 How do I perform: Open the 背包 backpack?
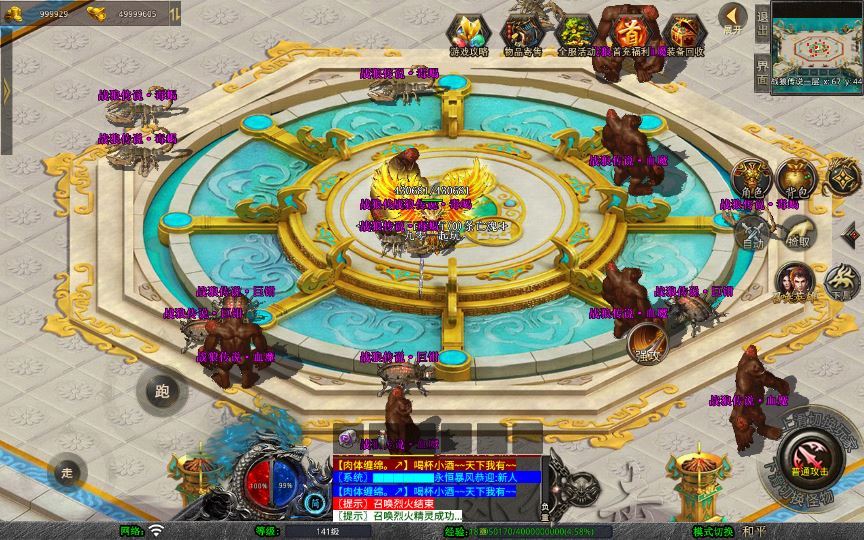click(x=796, y=178)
